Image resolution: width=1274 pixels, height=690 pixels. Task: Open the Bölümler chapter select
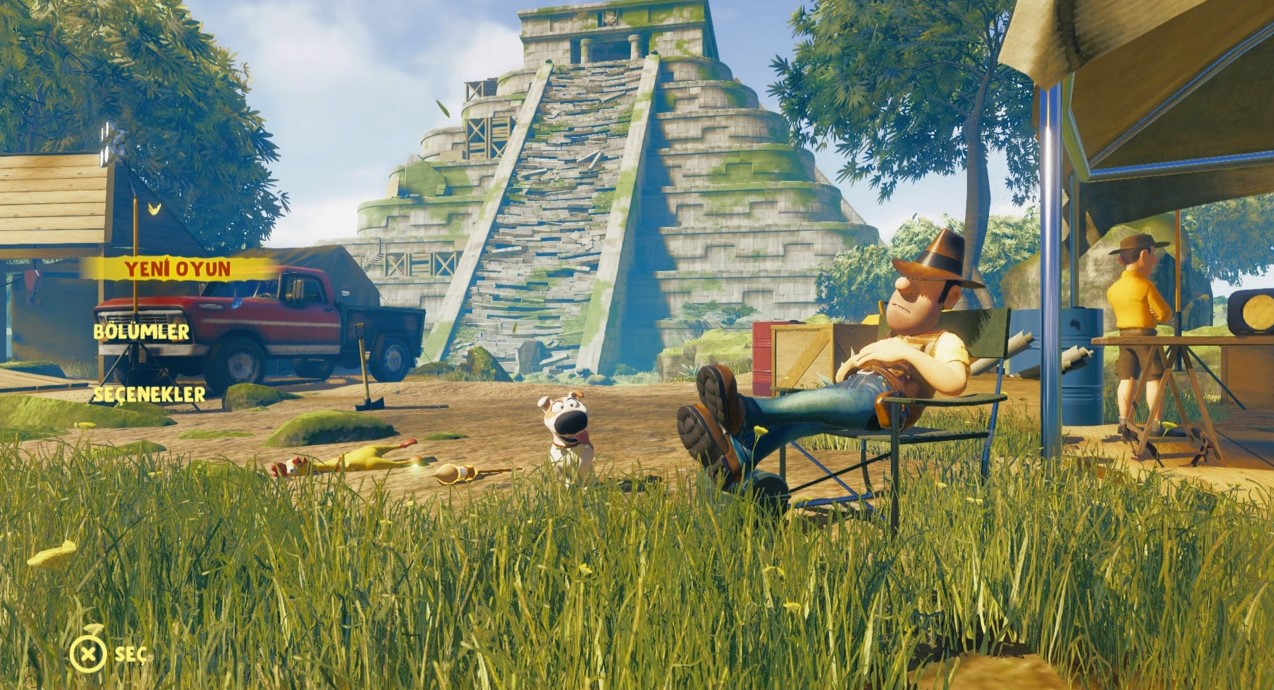(x=141, y=331)
